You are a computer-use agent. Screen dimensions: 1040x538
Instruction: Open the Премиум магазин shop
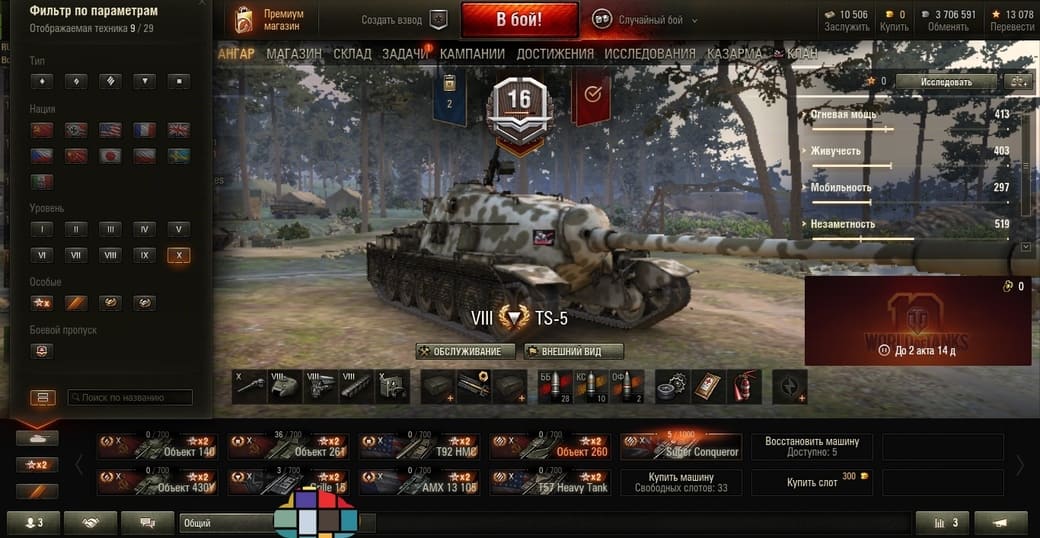click(269, 20)
